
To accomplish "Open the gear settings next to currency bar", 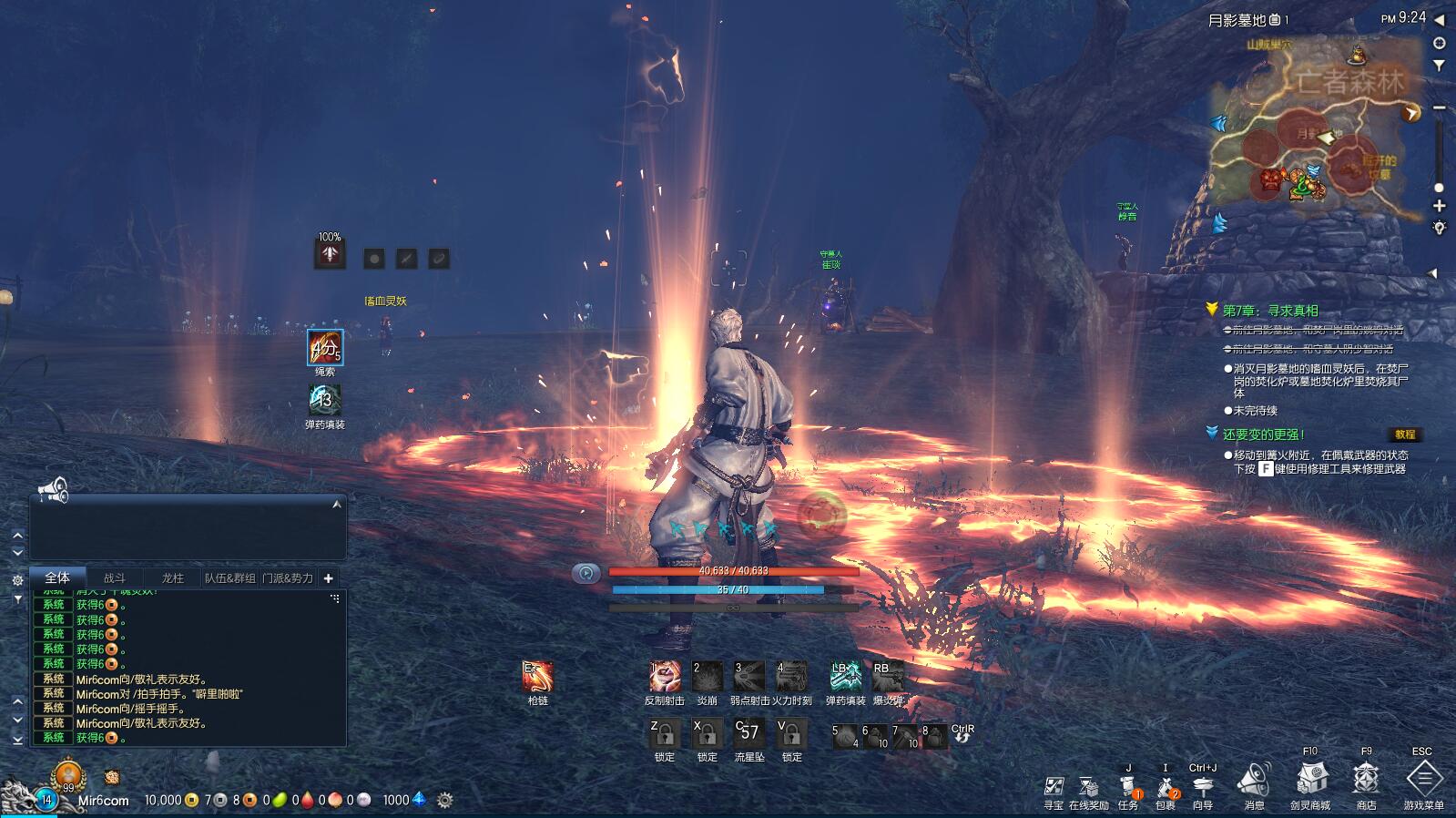I will (x=444, y=800).
